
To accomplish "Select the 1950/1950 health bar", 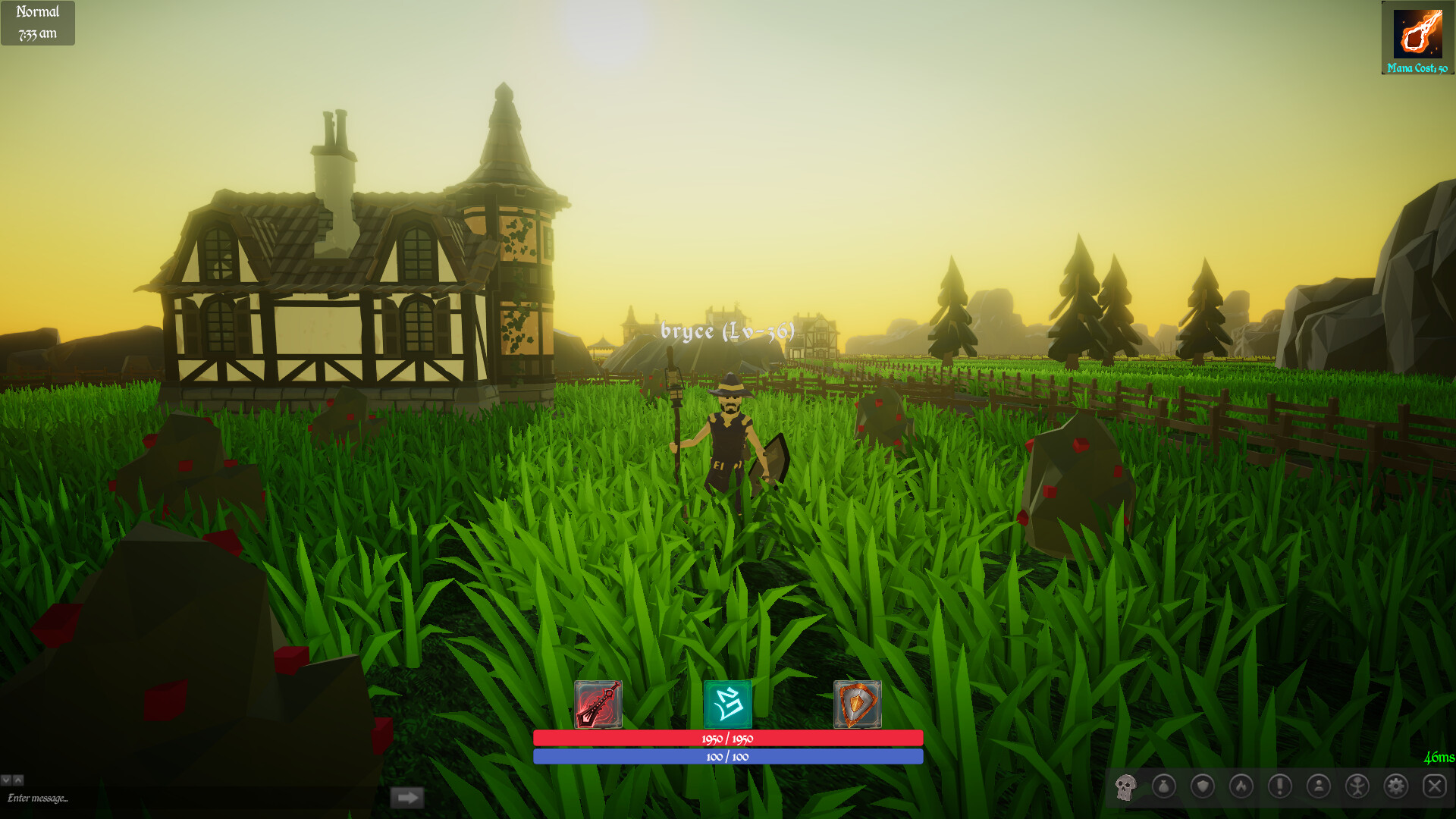I will point(726,737).
